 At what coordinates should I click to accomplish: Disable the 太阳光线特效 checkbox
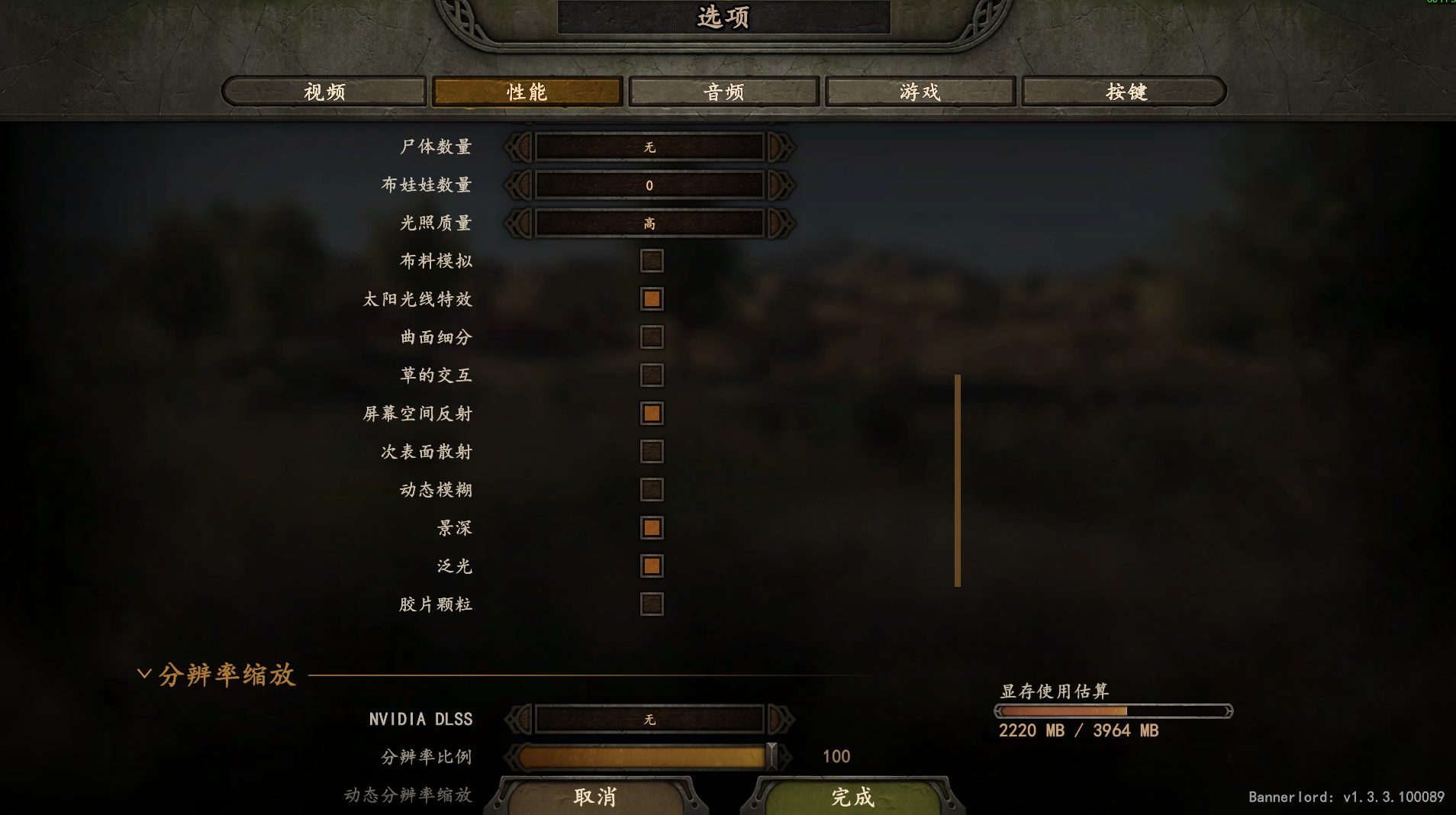pos(652,299)
